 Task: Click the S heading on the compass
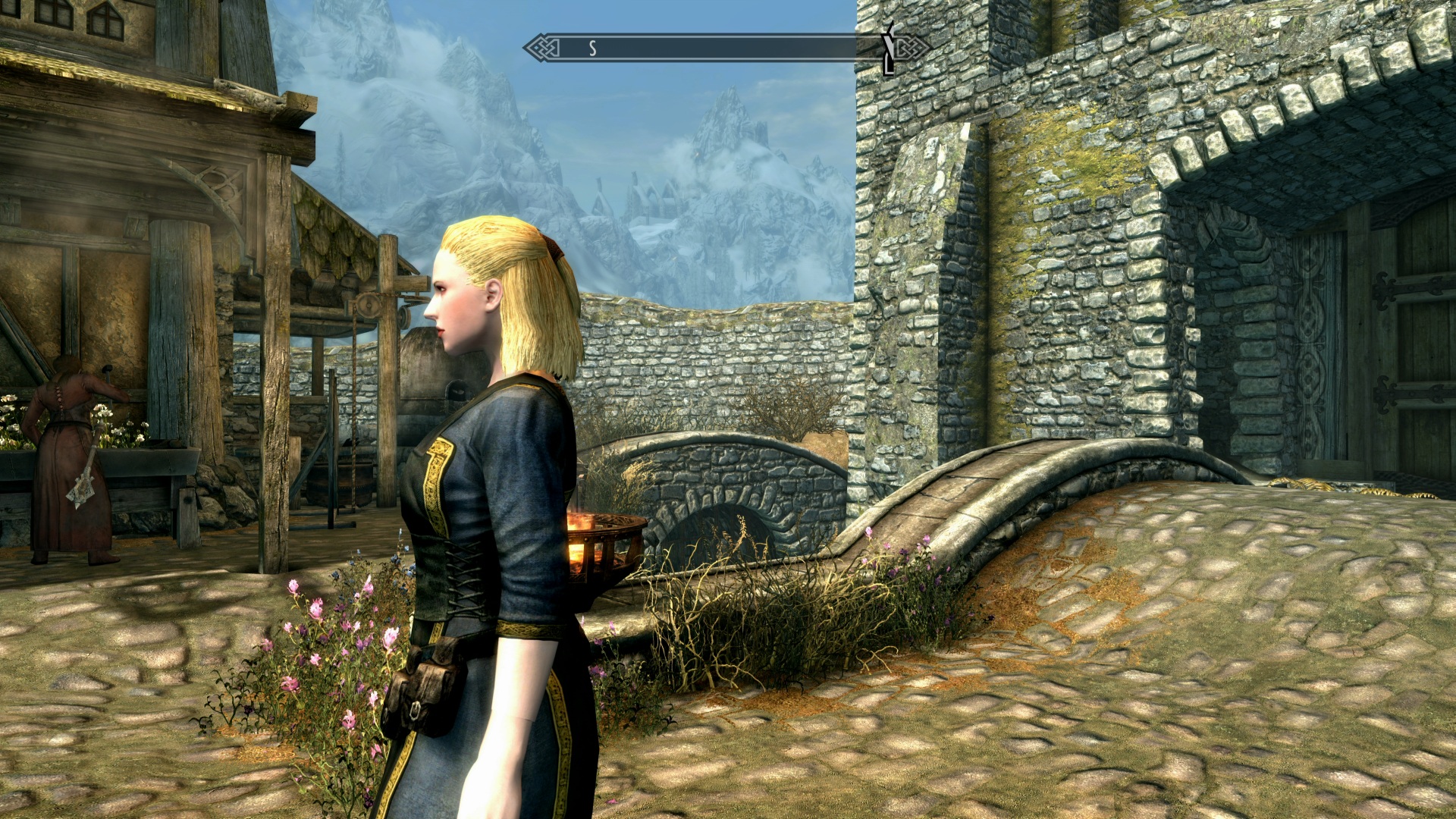click(592, 49)
